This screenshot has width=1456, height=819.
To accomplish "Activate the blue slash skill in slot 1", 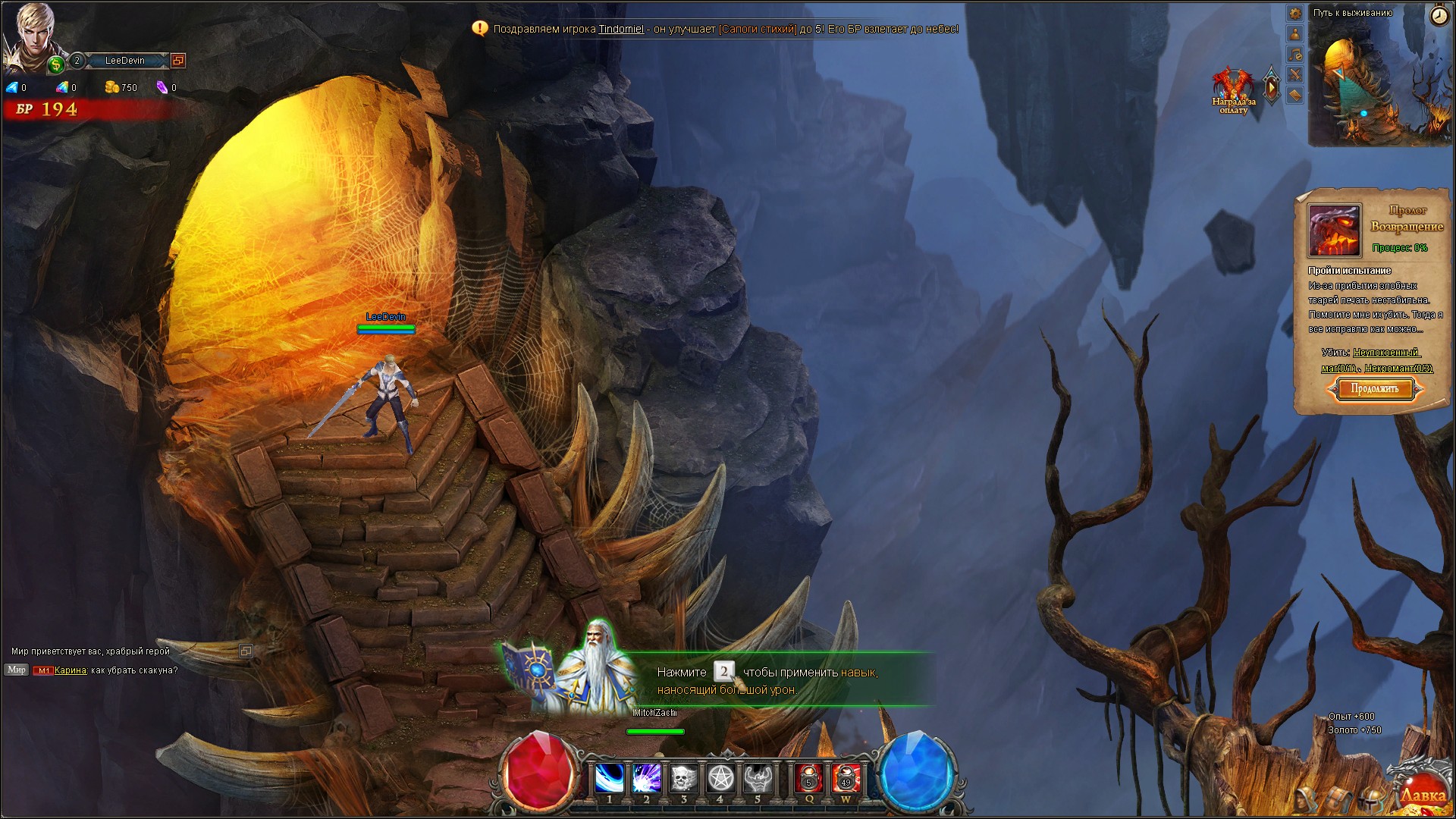I will [x=609, y=779].
